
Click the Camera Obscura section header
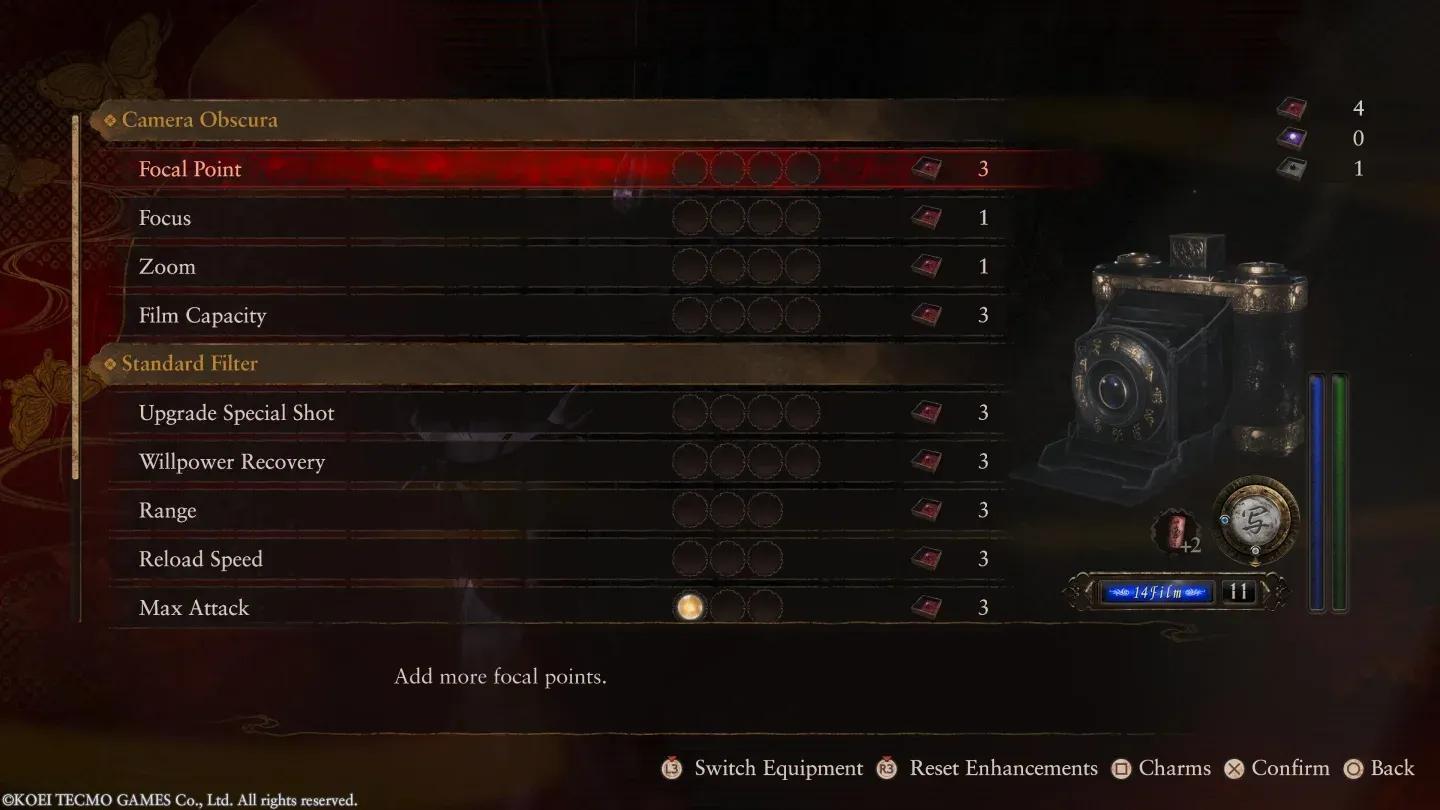(199, 120)
